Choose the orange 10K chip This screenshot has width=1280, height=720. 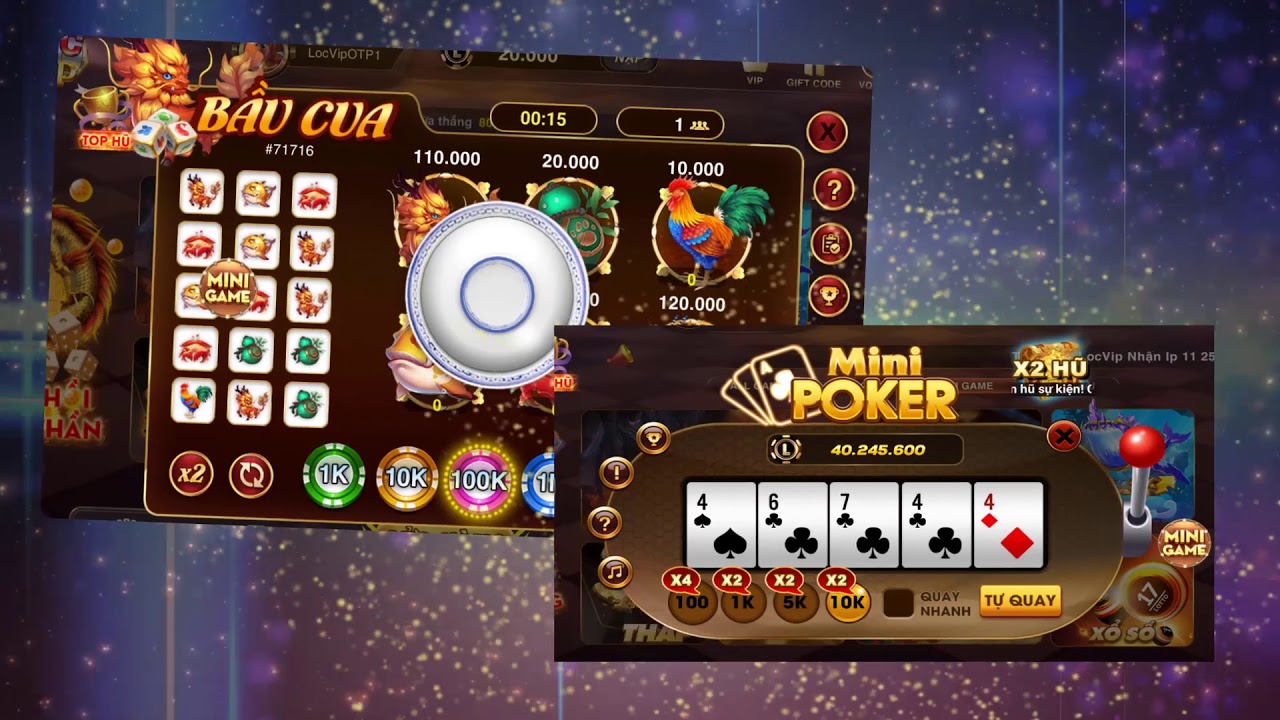point(406,479)
